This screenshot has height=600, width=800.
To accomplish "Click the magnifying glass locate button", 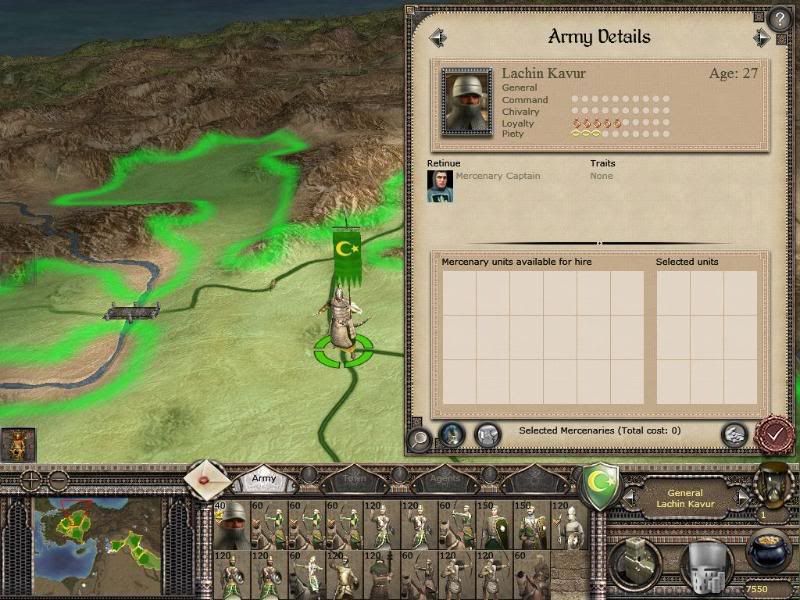I will pyautogui.click(x=420, y=437).
